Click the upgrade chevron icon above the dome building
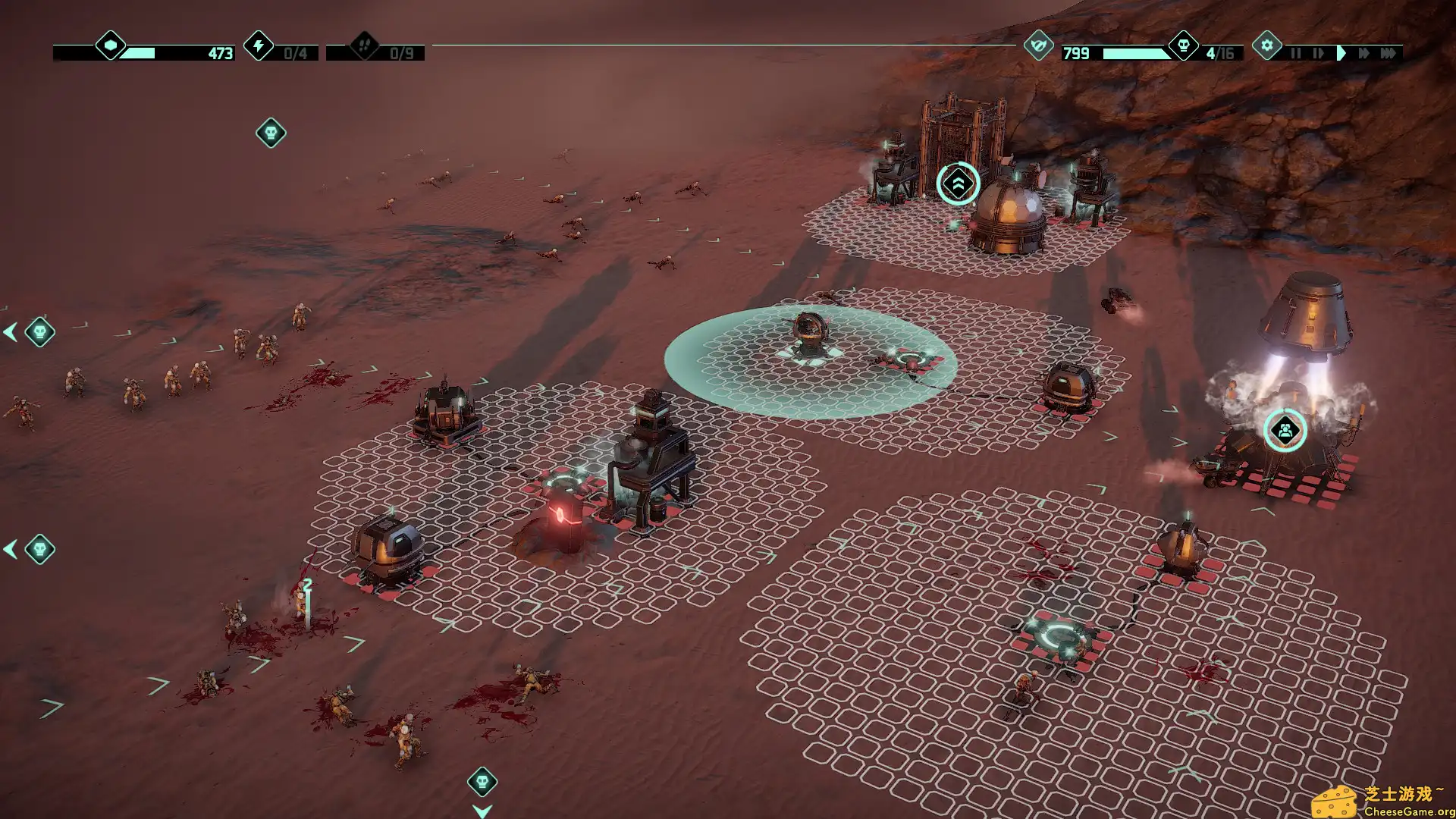 pos(957,182)
